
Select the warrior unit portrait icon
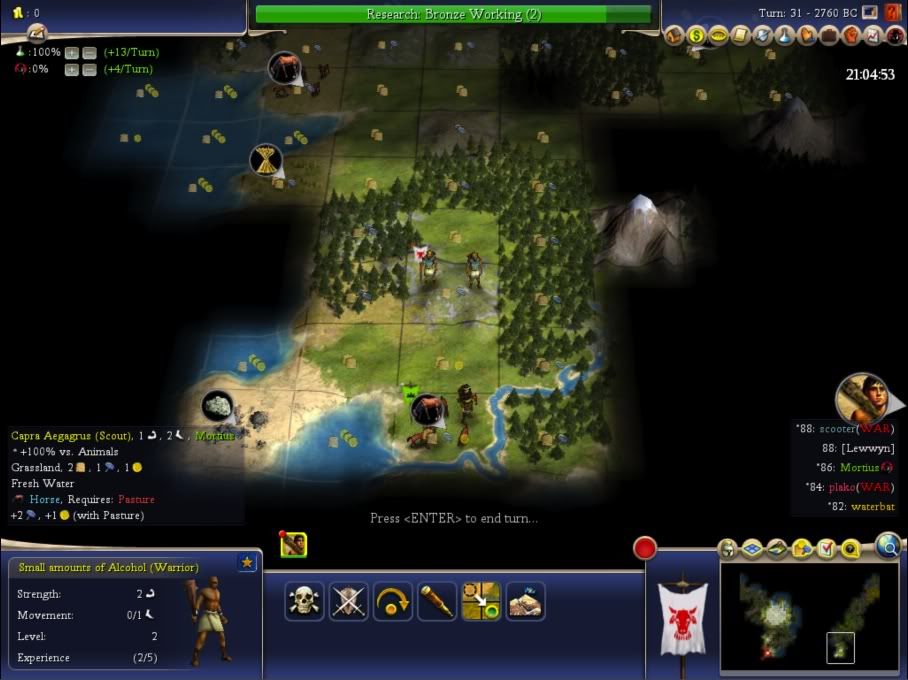[293, 545]
